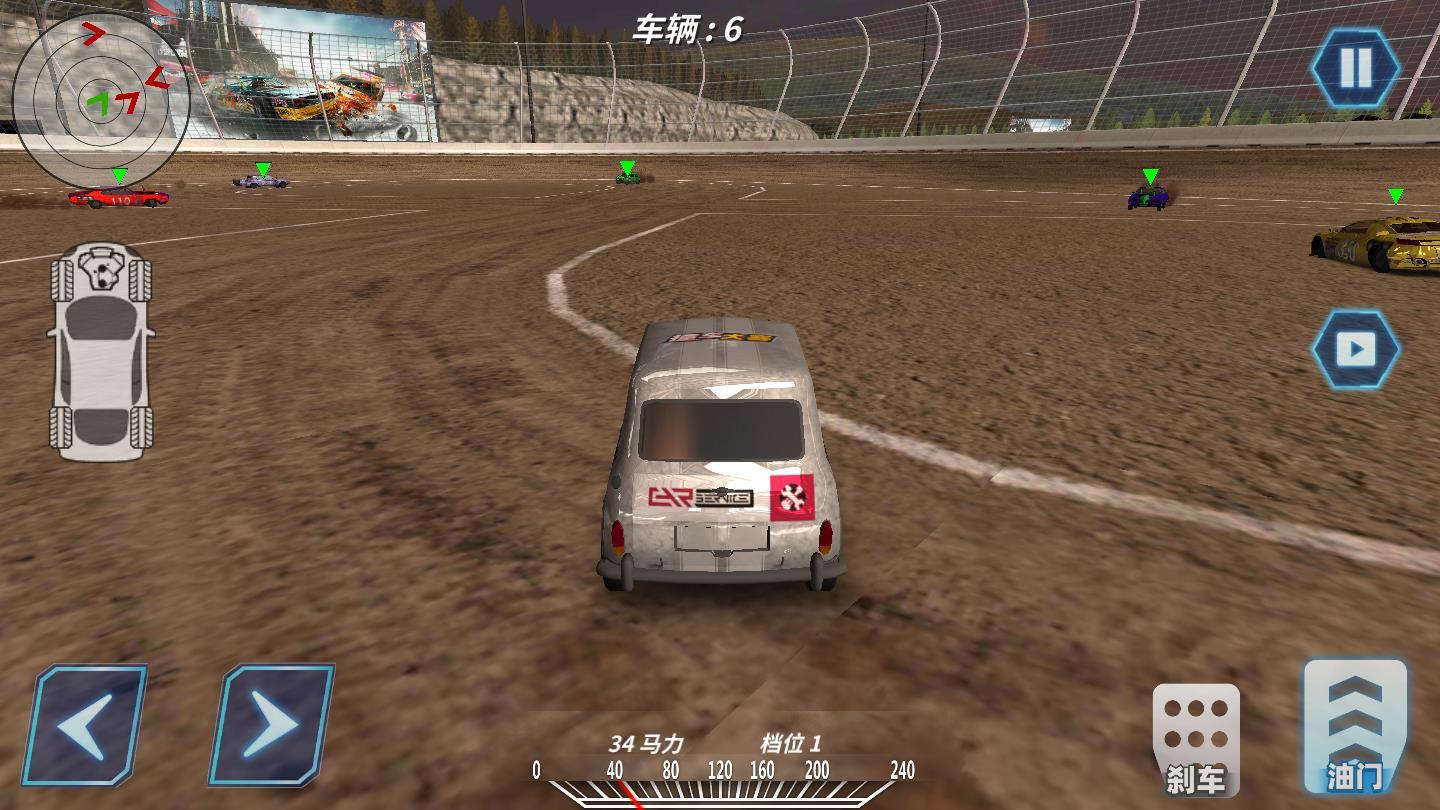Image resolution: width=1440 pixels, height=810 pixels.
Task: Steer right with the right arrow
Action: [x=271, y=725]
